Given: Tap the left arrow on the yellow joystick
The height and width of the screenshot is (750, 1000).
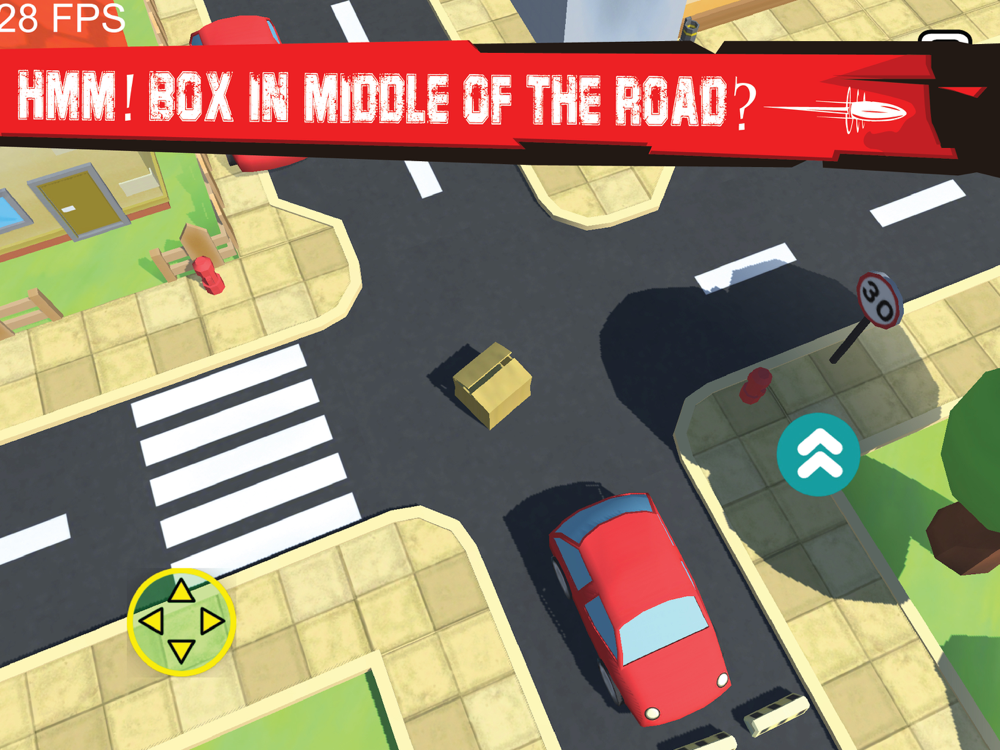Looking at the screenshot, I should click(151, 623).
